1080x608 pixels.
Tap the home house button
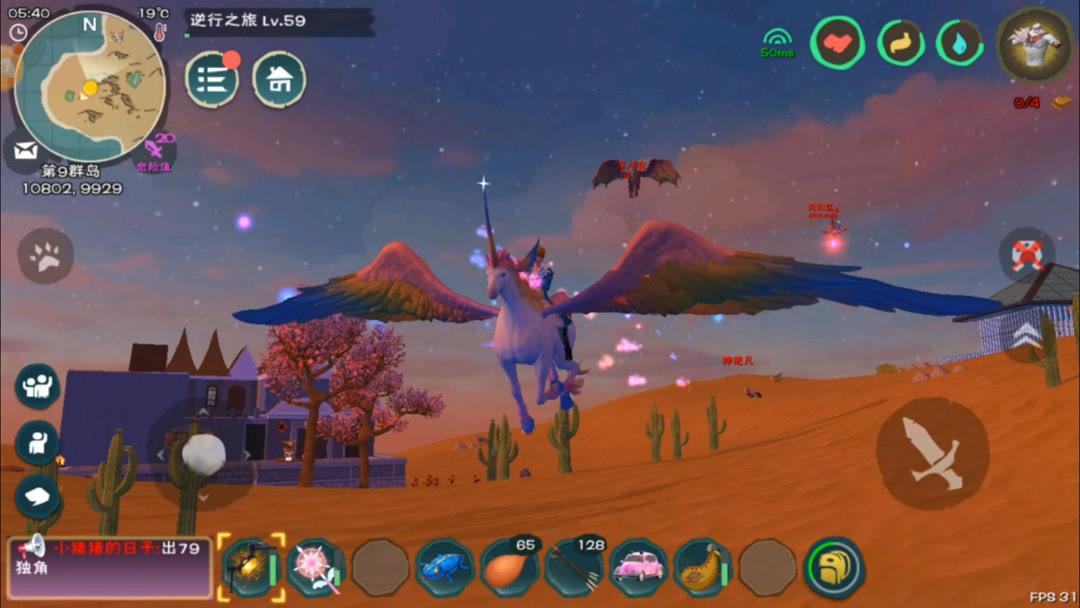click(279, 80)
